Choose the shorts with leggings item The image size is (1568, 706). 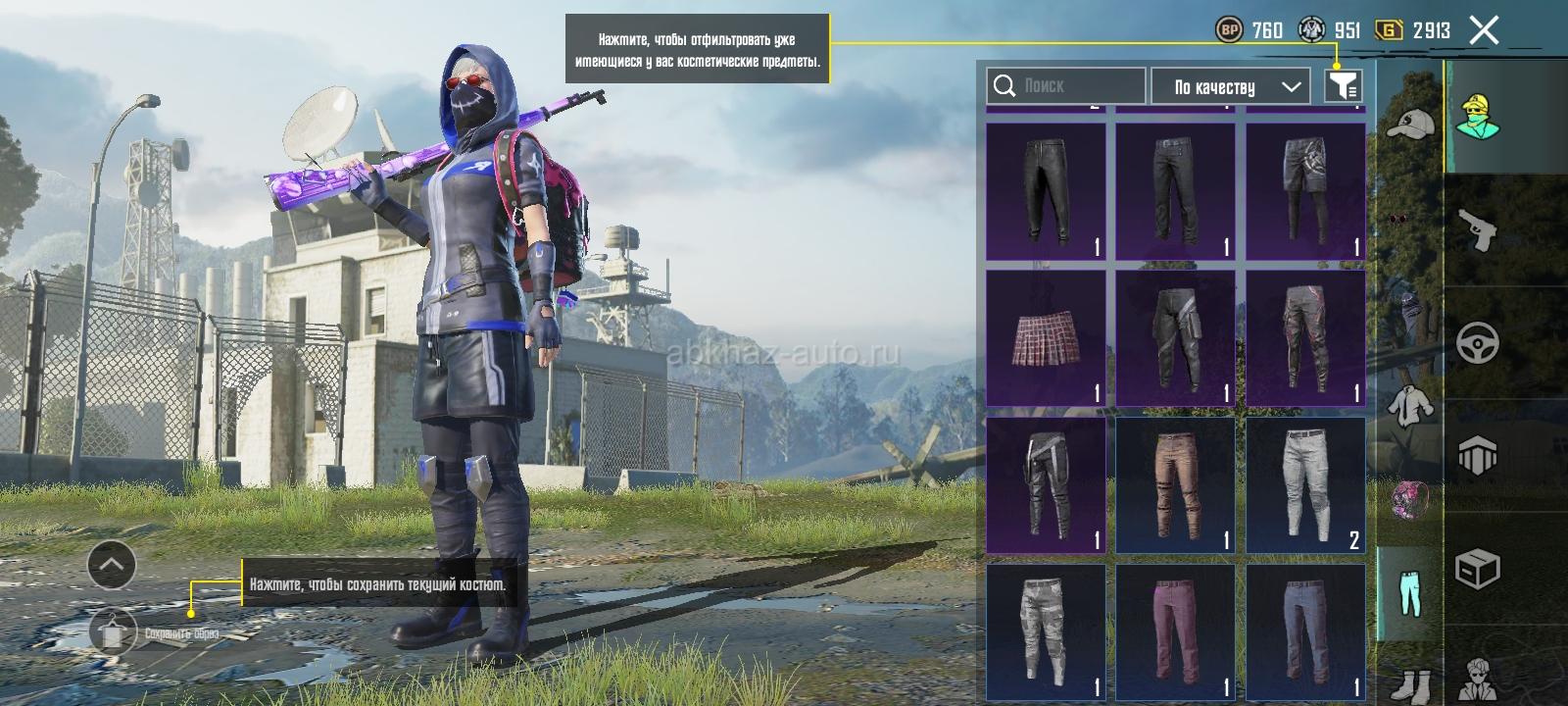pyautogui.click(x=1305, y=191)
